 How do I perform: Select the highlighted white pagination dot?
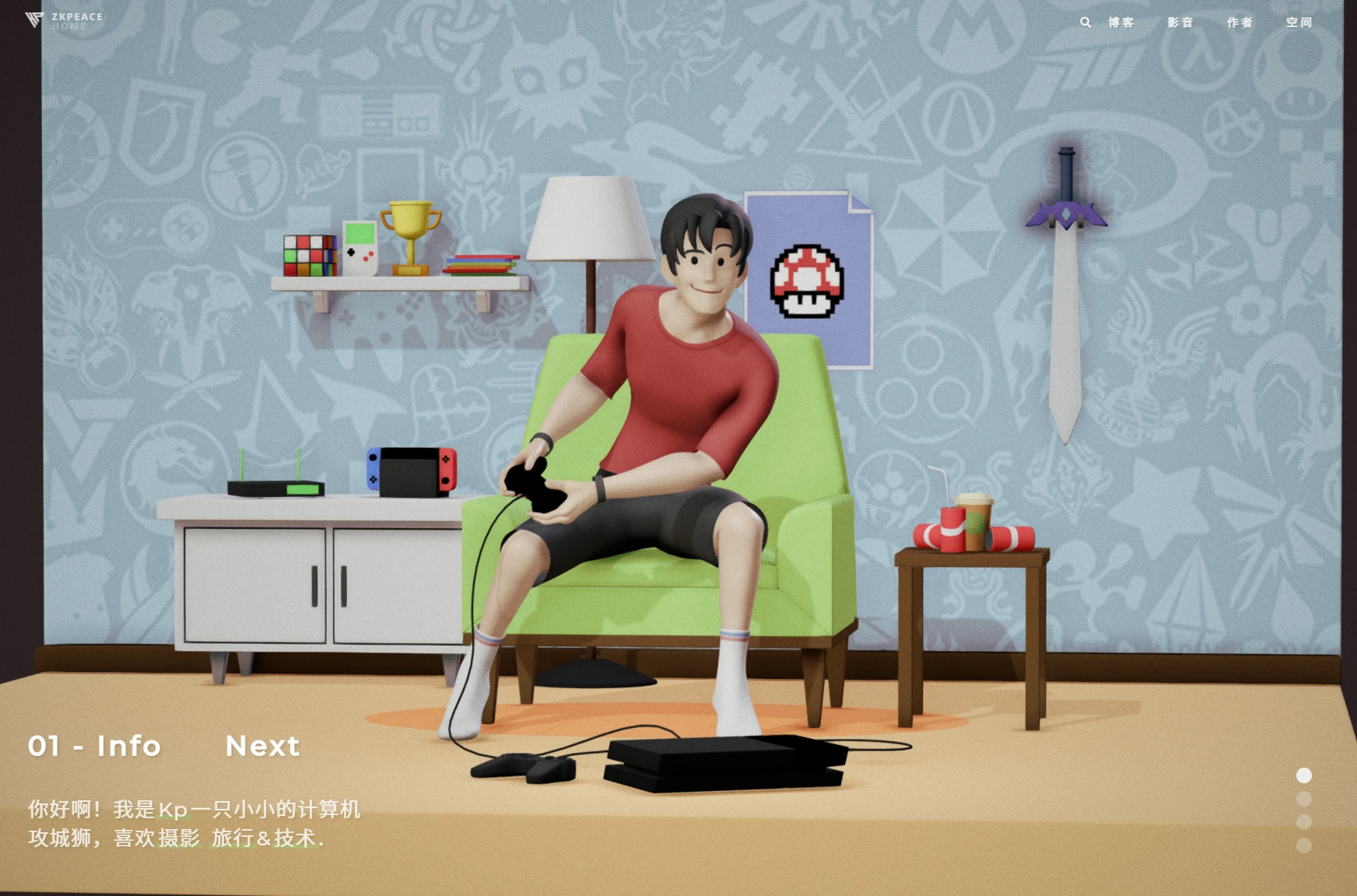(x=1304, y=775)
